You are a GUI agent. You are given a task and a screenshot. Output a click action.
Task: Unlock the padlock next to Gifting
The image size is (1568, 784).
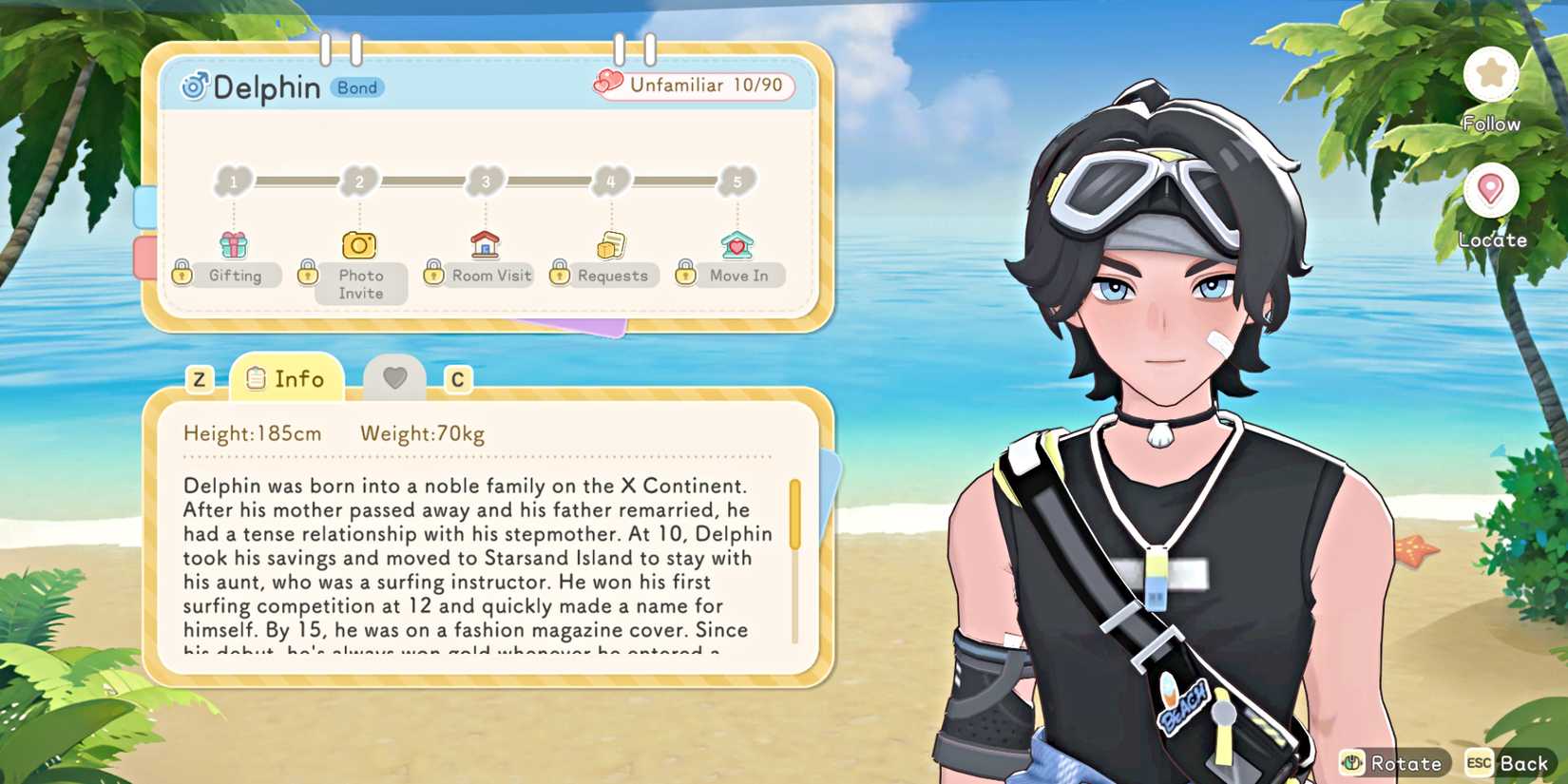182,273
